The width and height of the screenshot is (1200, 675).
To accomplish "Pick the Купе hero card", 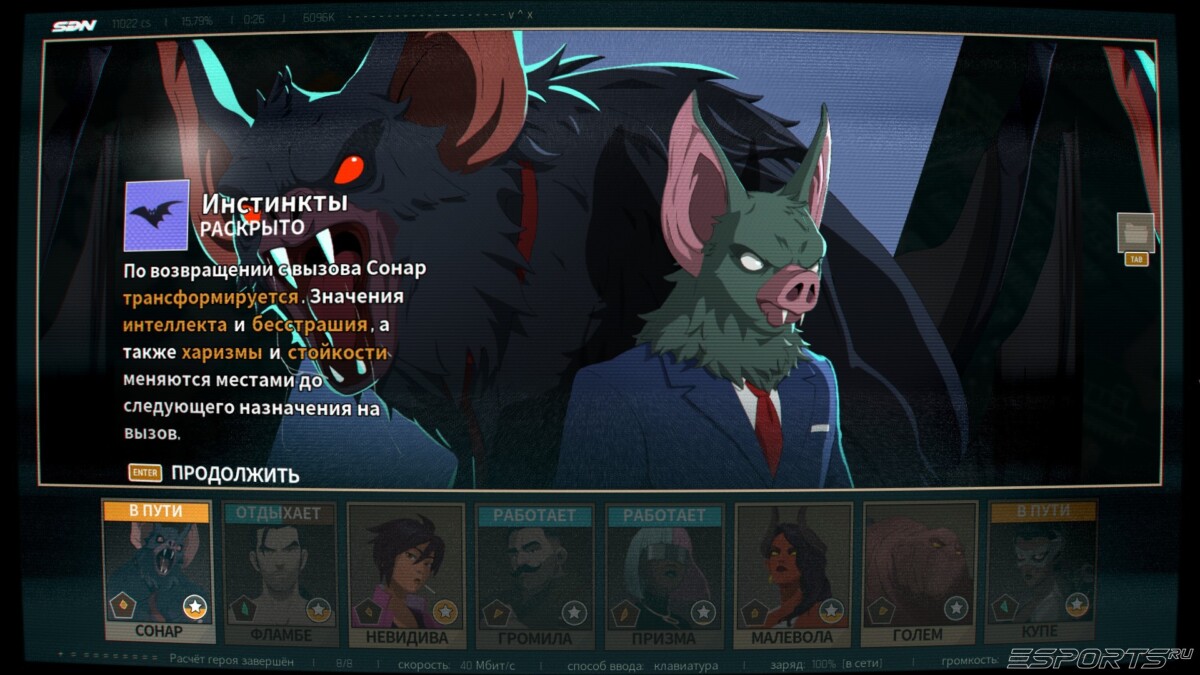I will coord(1042,573).
